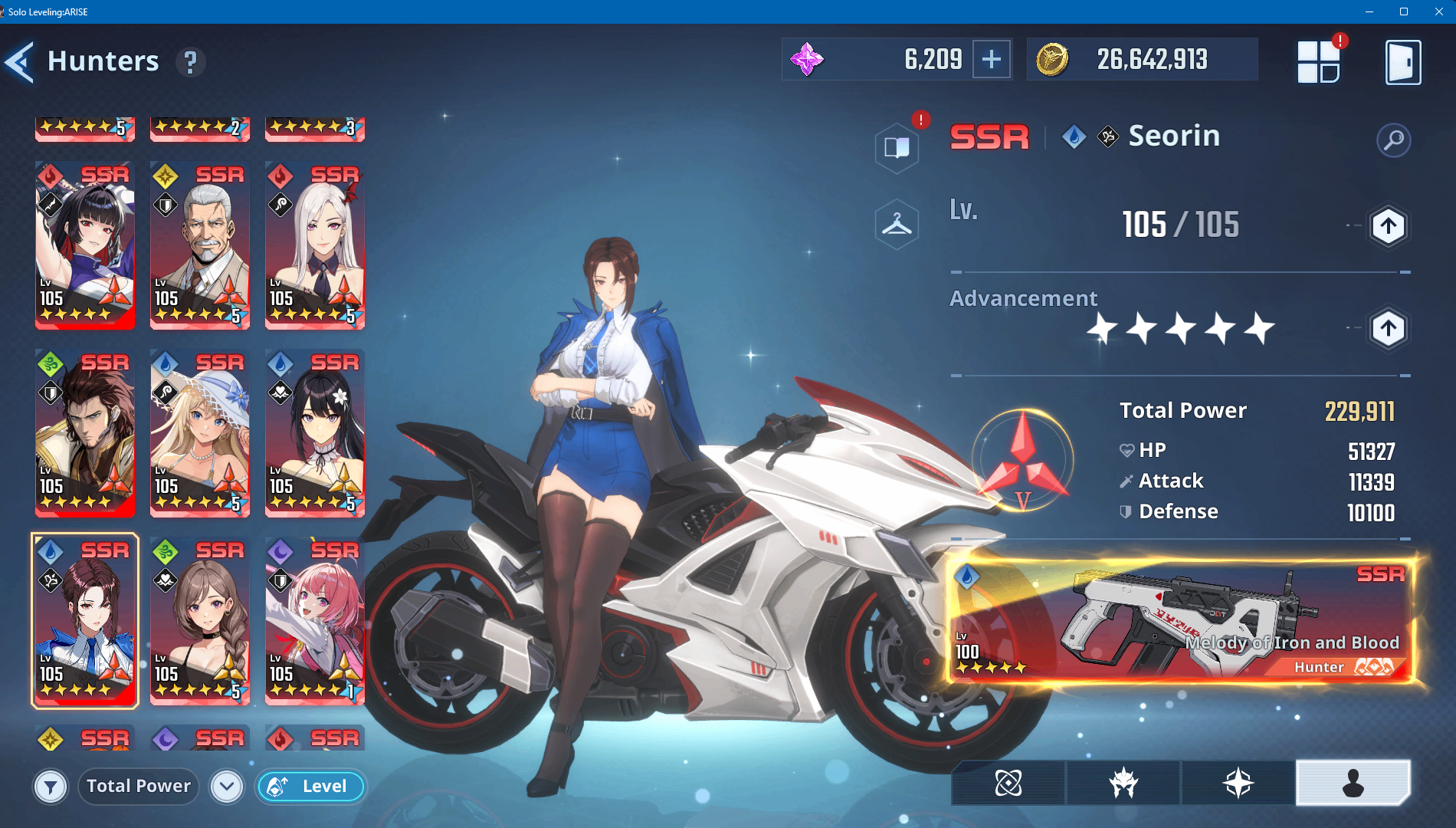Go back using the Hunters arrow
The height and width of the screenshot is (828, 1456).
pyautogui.click(x=20, y=62)
